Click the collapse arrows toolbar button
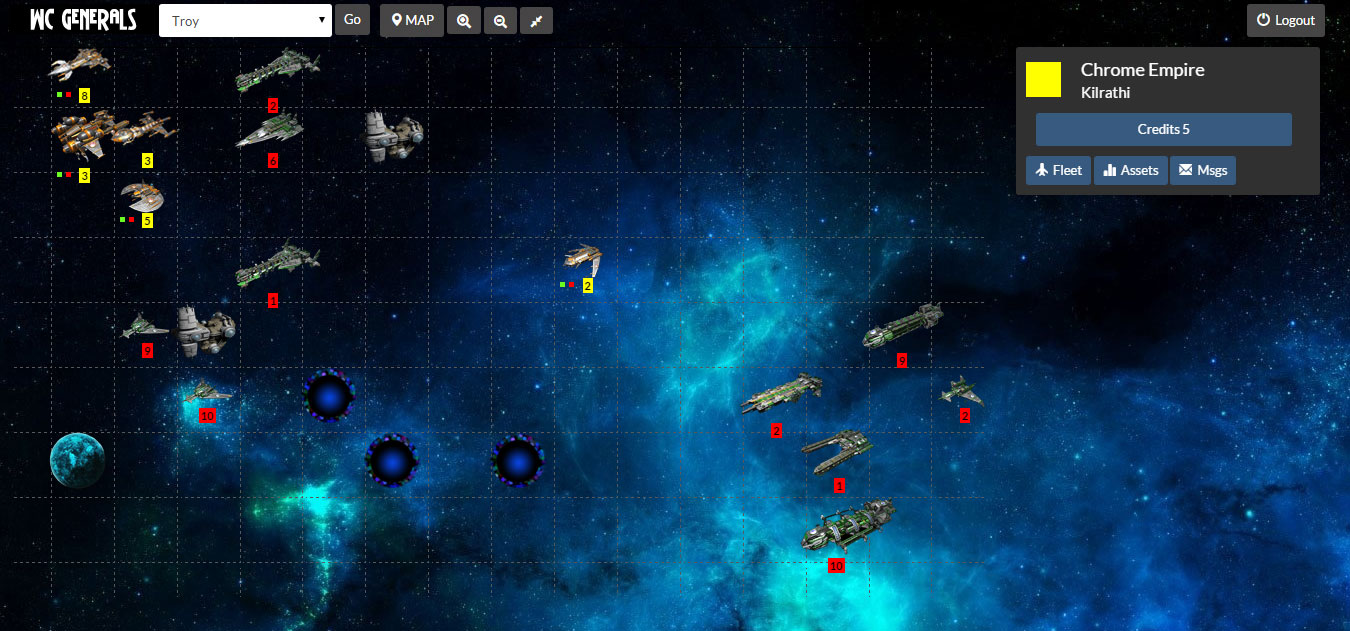The image size is (1350, 631). tap(536, 21)
